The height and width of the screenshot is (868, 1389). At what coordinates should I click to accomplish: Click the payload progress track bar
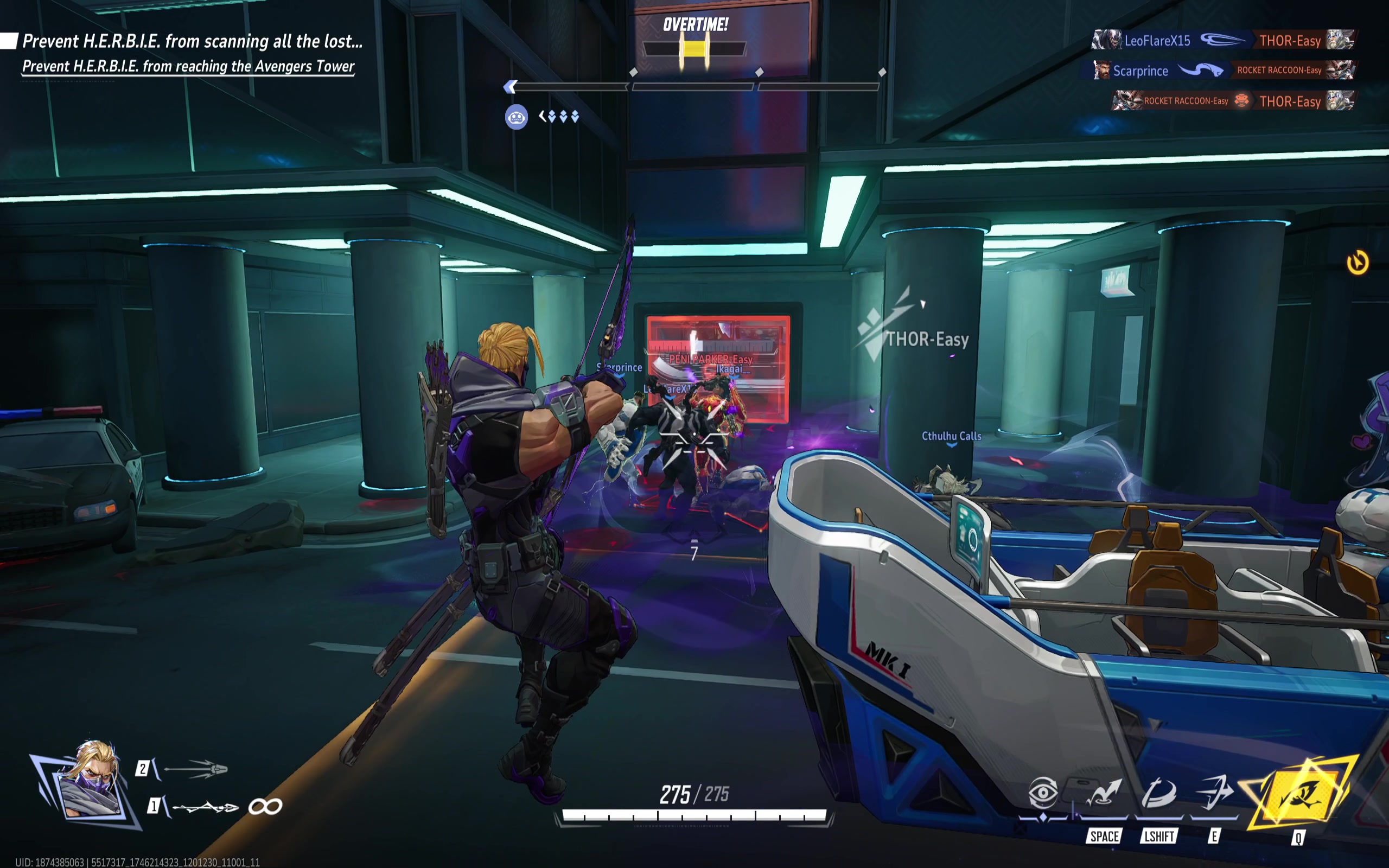(693, 87)
